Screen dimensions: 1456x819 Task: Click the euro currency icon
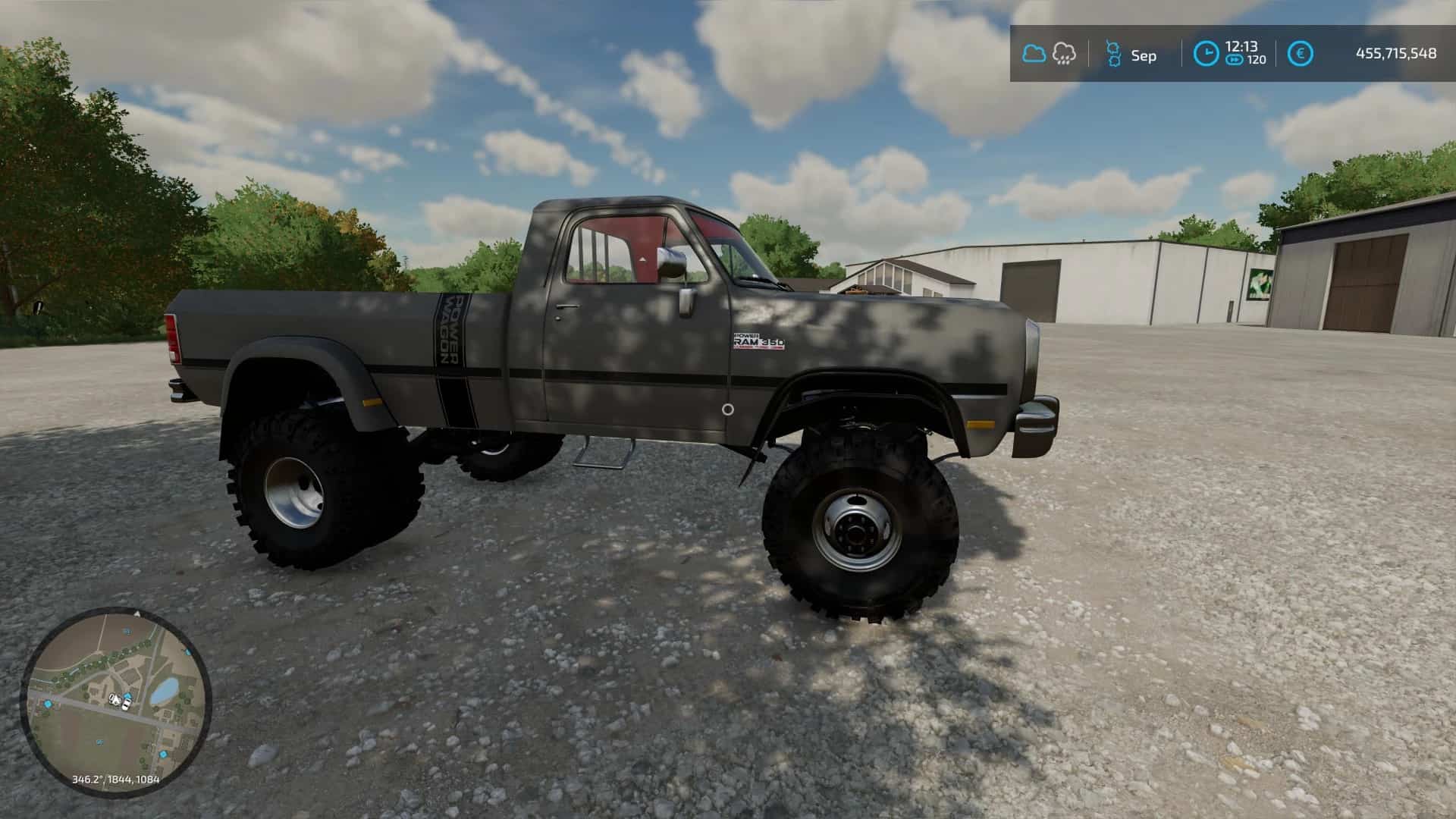(x=1301, y=53)
